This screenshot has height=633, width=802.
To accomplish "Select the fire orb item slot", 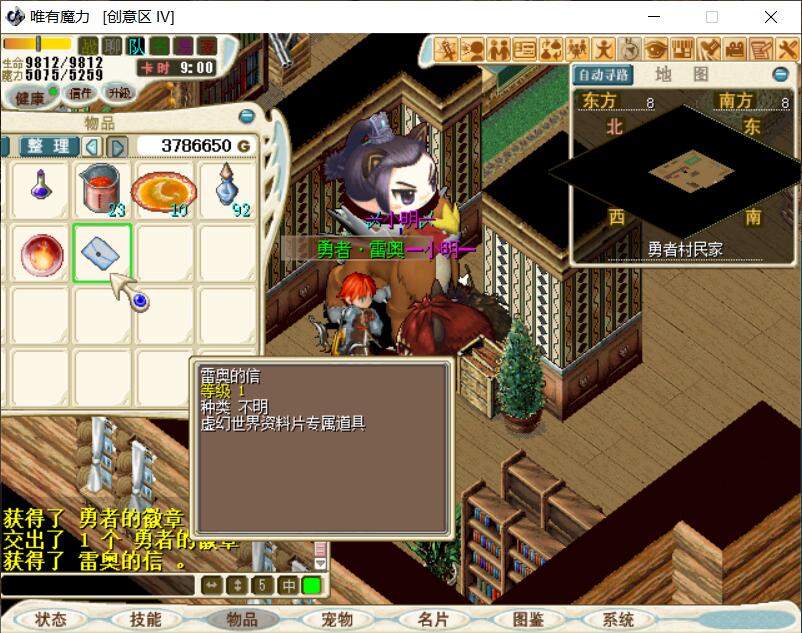I will pos(40,251).
